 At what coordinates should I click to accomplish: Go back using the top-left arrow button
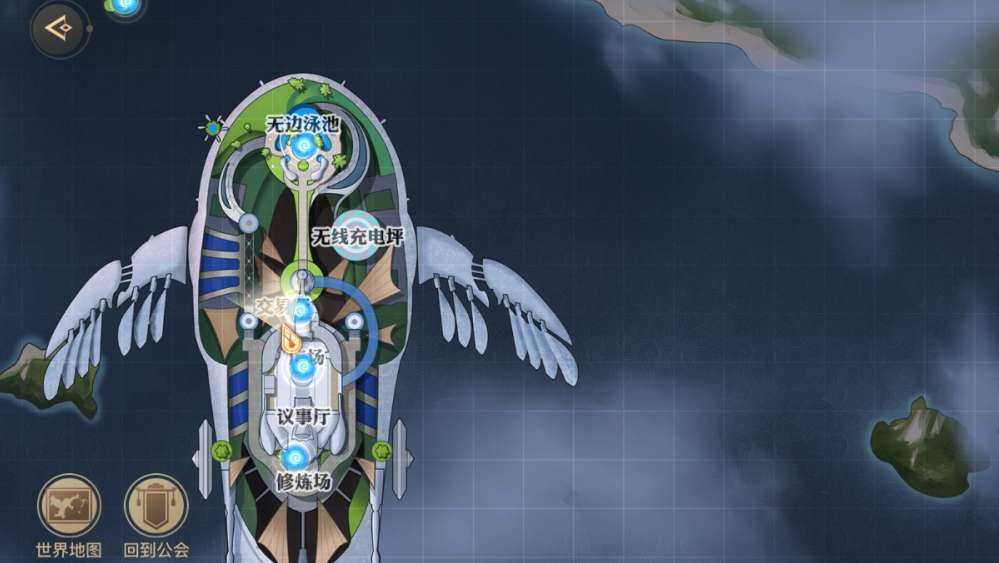tap(60, 29)
